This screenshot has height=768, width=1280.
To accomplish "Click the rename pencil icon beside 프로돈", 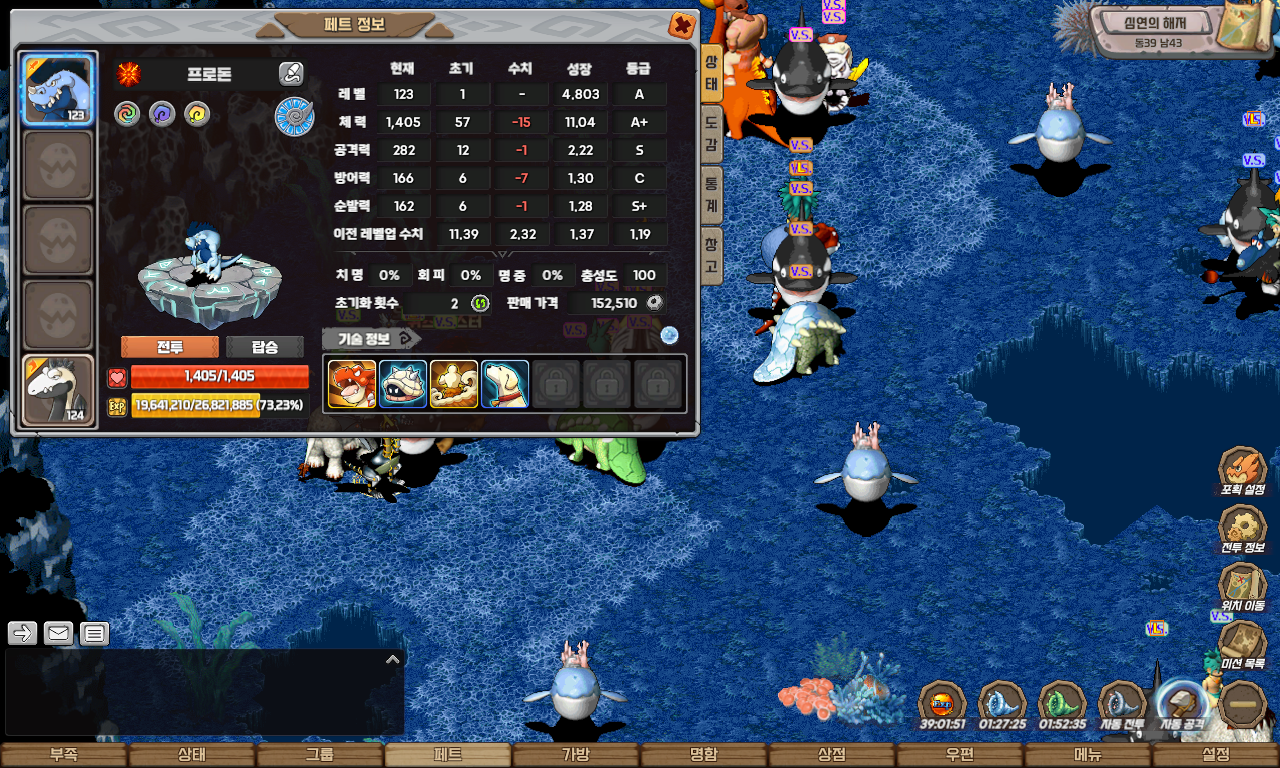I will 291,73.
